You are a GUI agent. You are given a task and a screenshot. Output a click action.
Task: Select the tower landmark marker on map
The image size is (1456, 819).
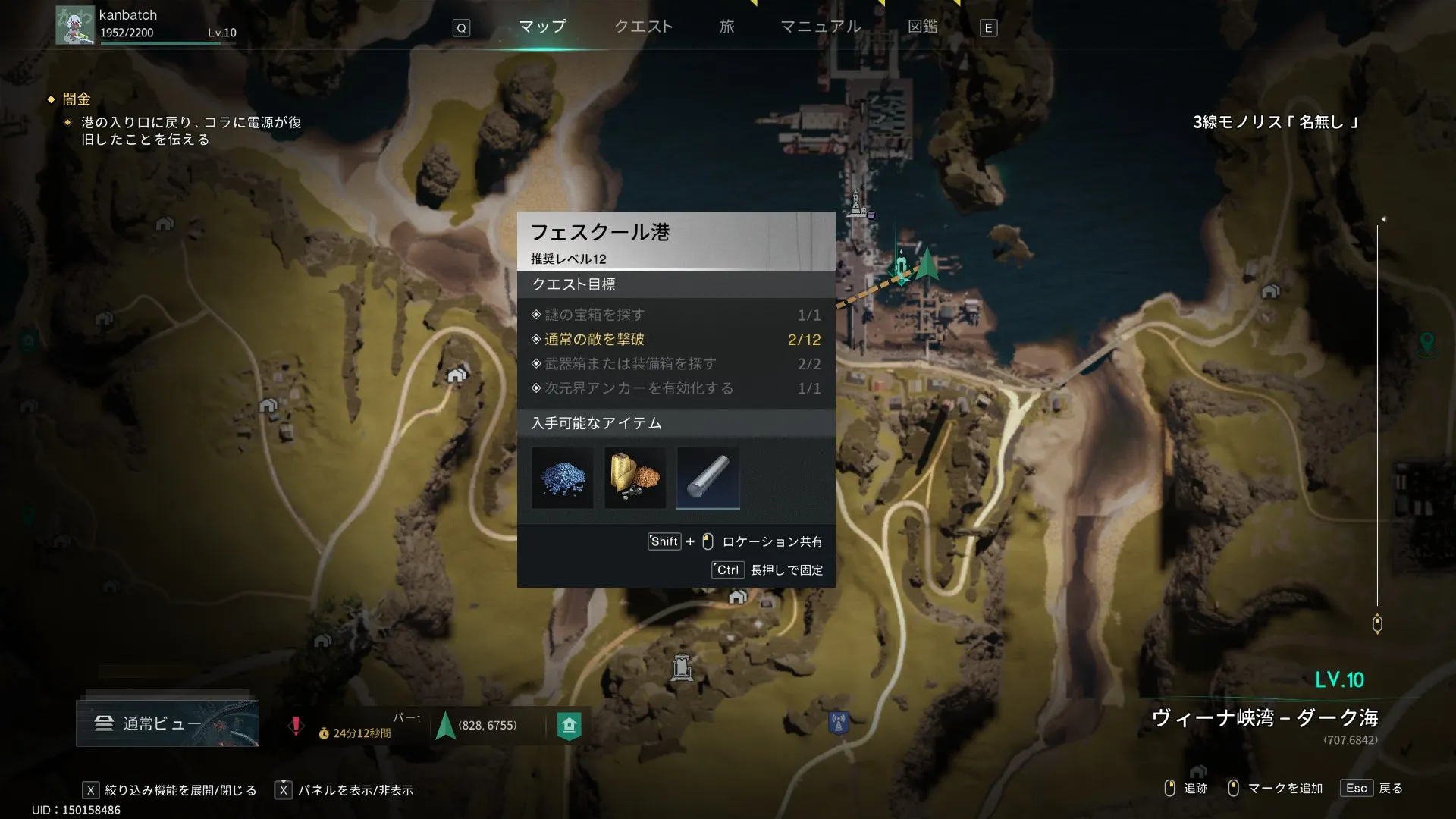682,667
